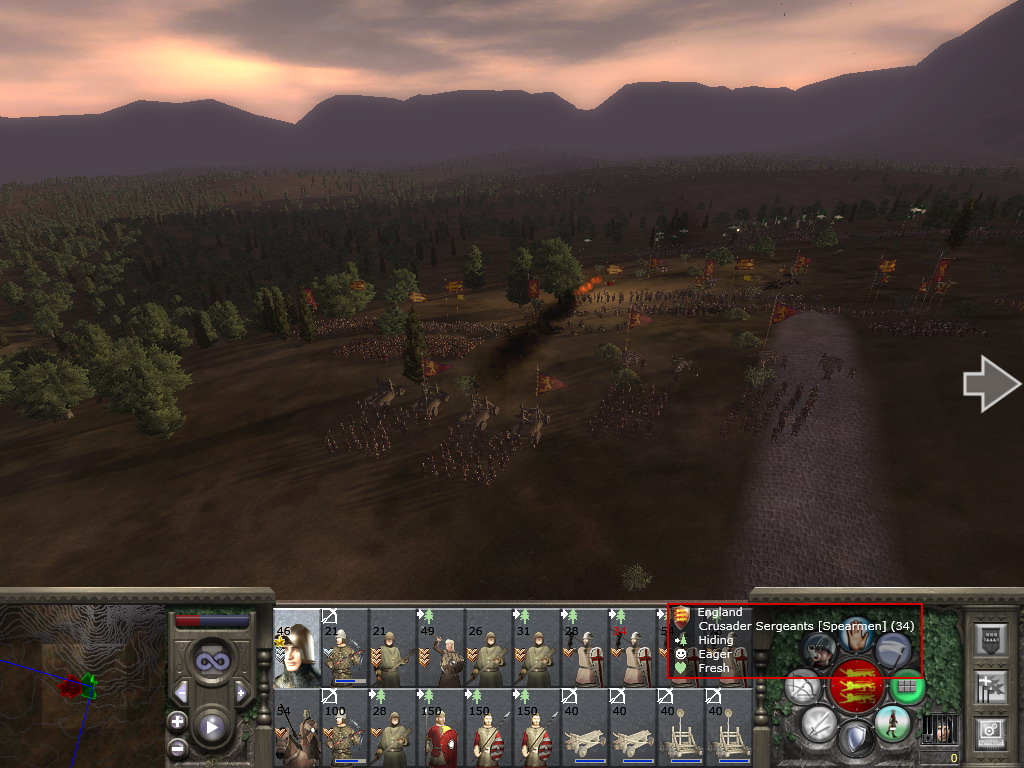Select the cavalry unit card with 54 men
This screenshot has width=1024, height=768.
297,727
